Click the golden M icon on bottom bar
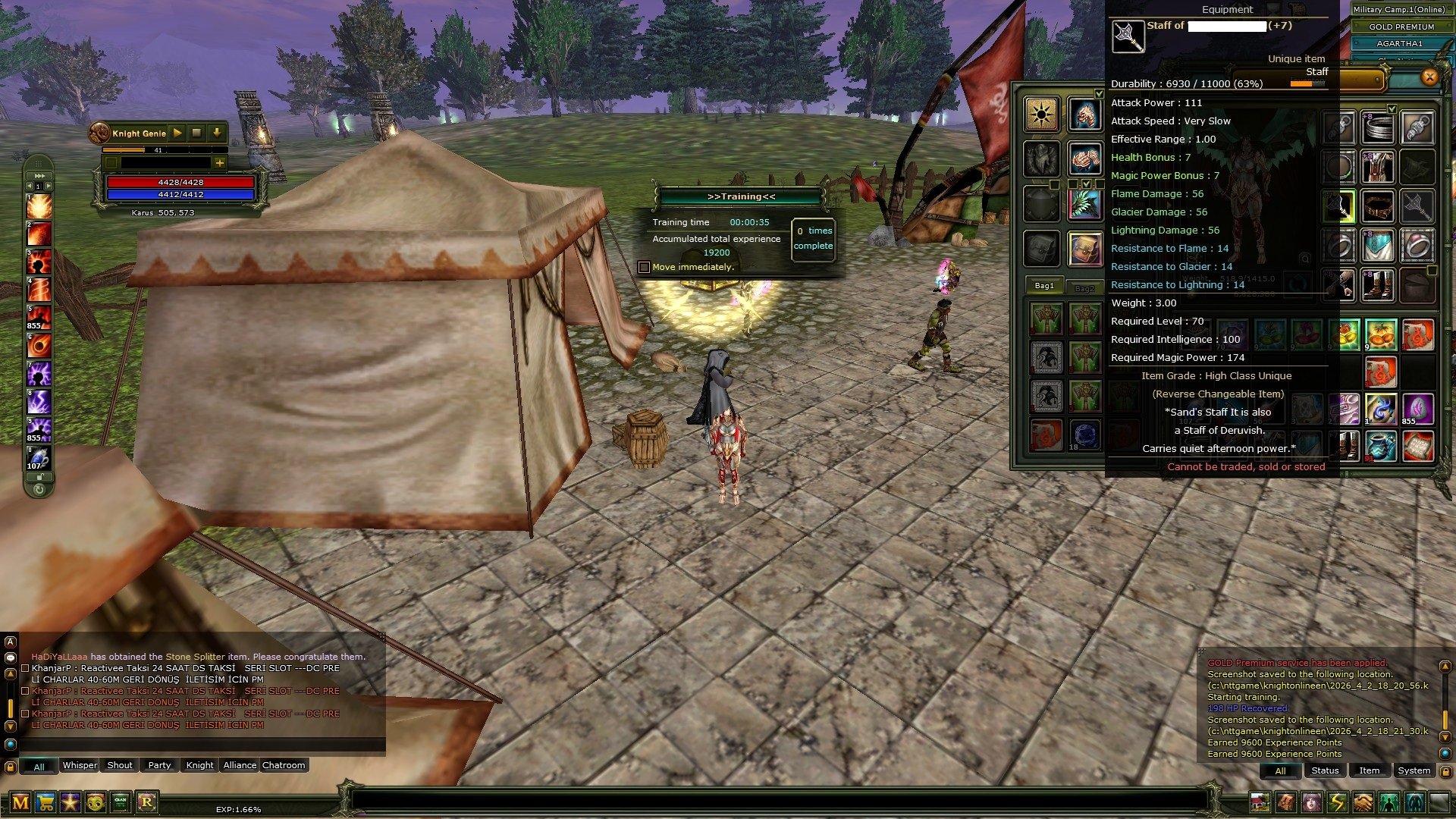1456x819 pixels. [x=20, y=804]
